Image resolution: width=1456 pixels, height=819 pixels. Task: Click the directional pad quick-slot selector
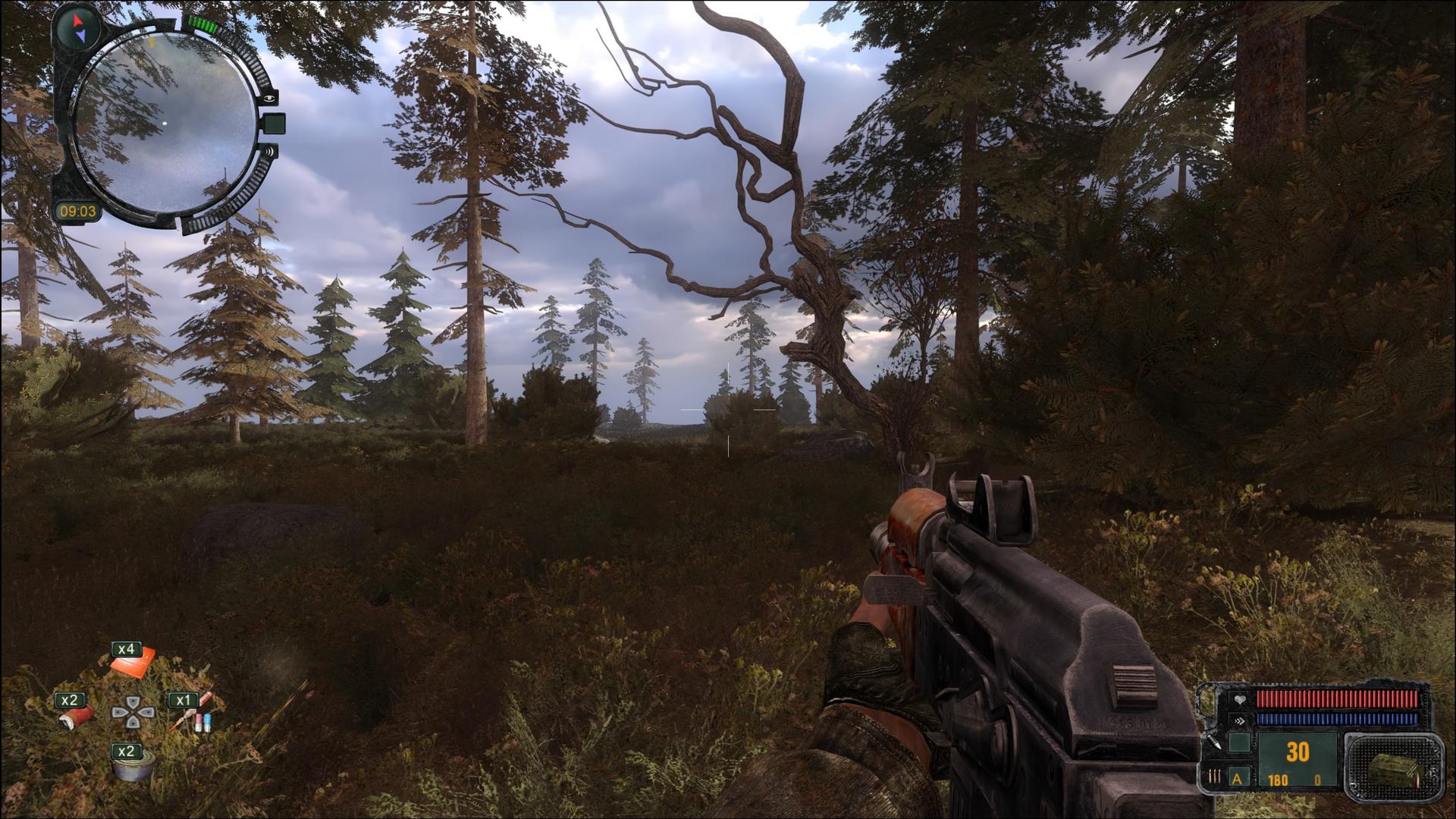[x=133, y=712]
